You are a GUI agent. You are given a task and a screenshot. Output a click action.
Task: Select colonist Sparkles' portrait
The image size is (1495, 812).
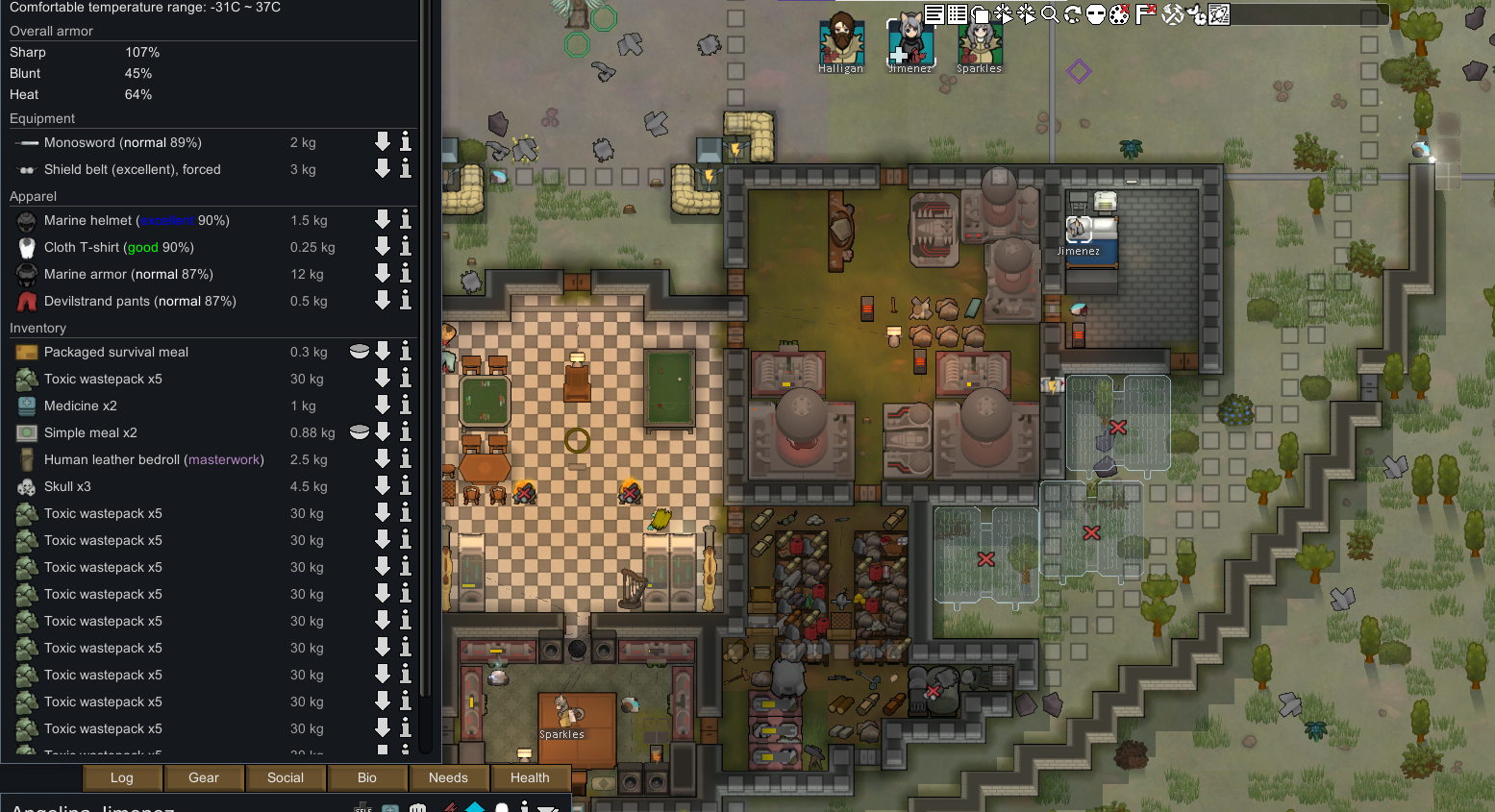979,41
